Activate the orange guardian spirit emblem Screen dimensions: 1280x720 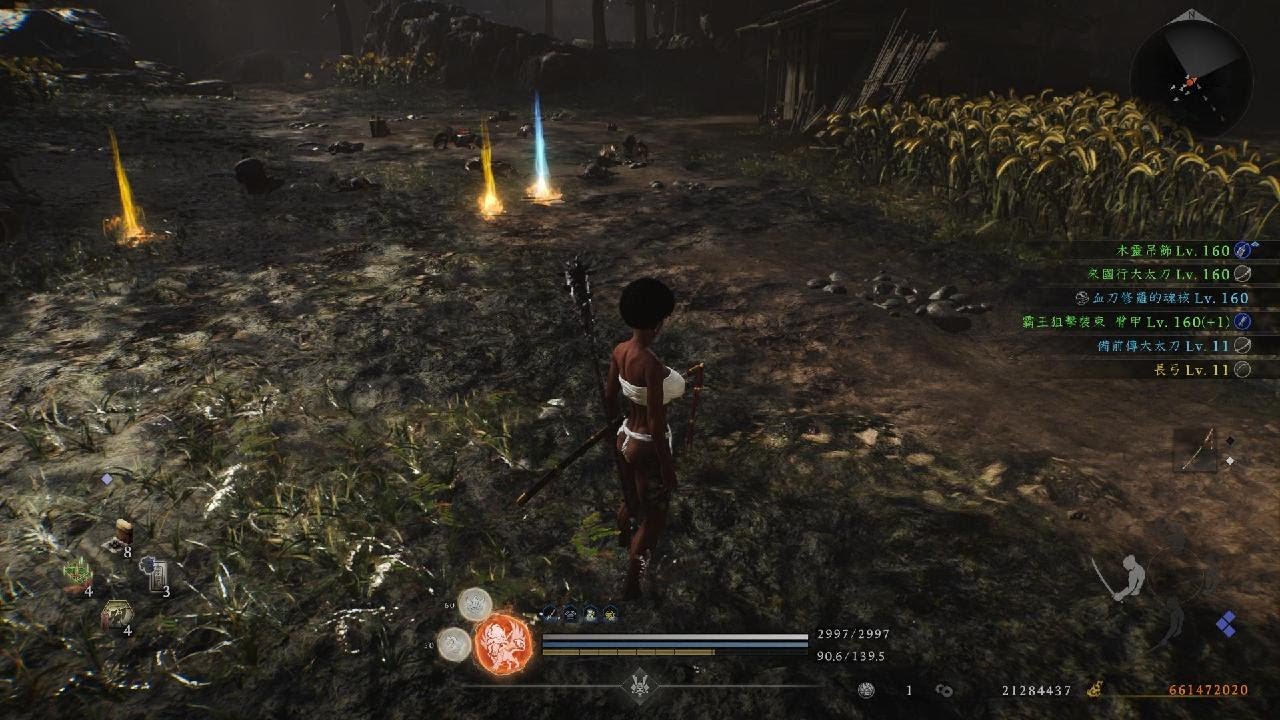502,643
